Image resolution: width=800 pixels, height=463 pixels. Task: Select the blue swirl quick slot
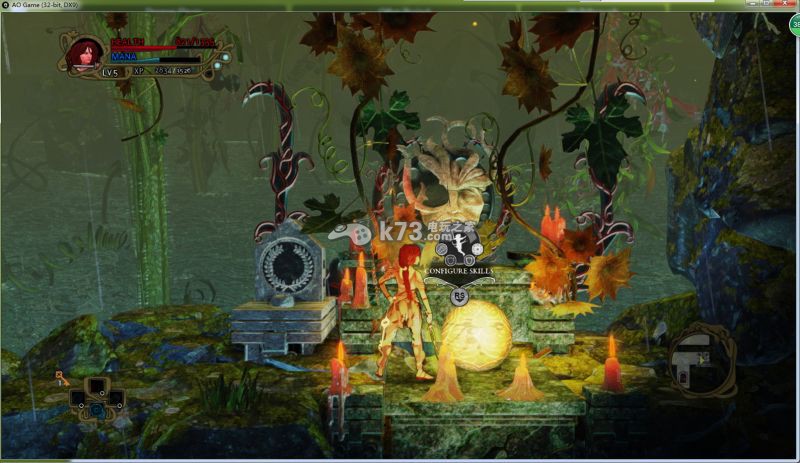pos(97,408)
